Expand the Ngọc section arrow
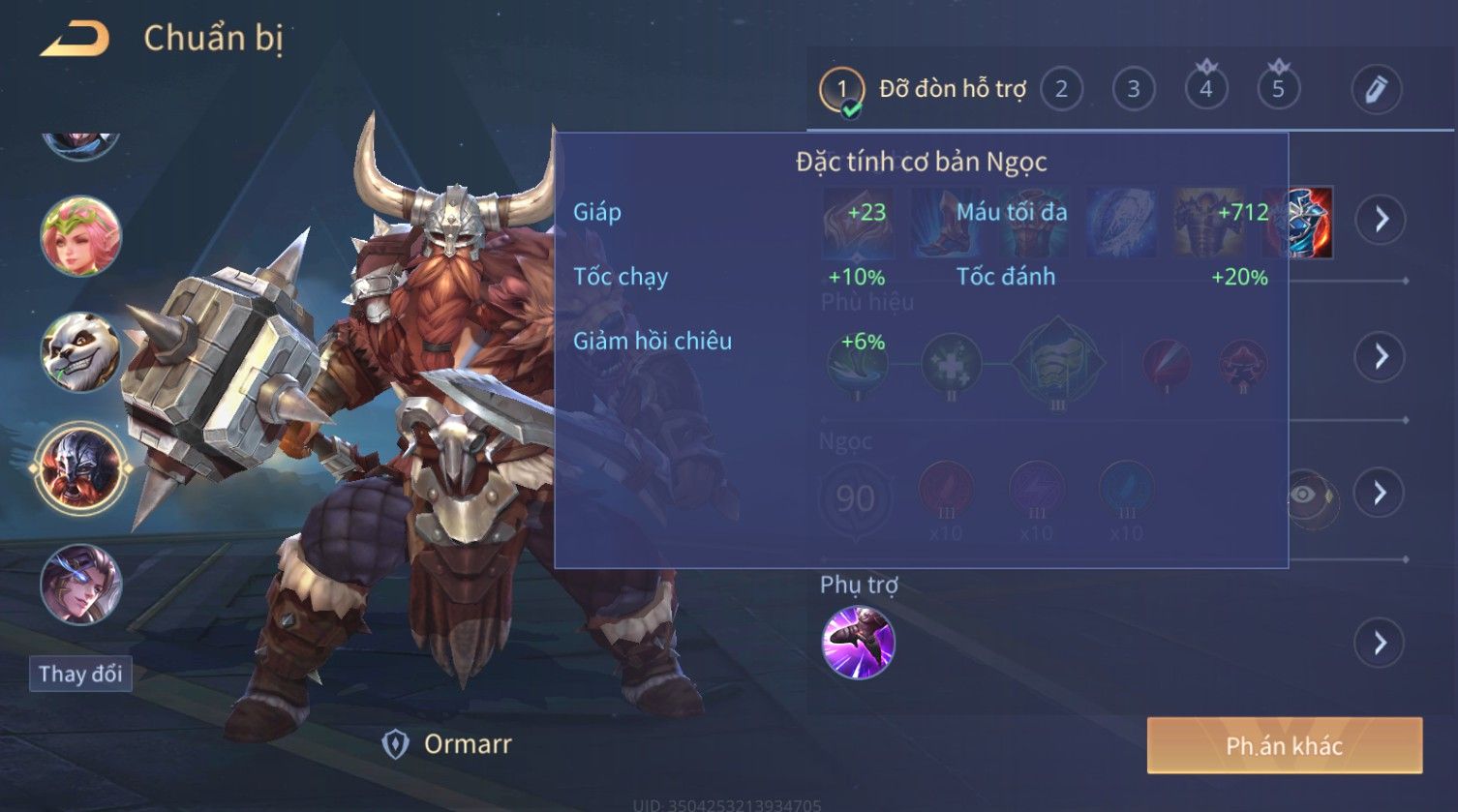Viewport: 1458px width, 812px height. 1381,494
